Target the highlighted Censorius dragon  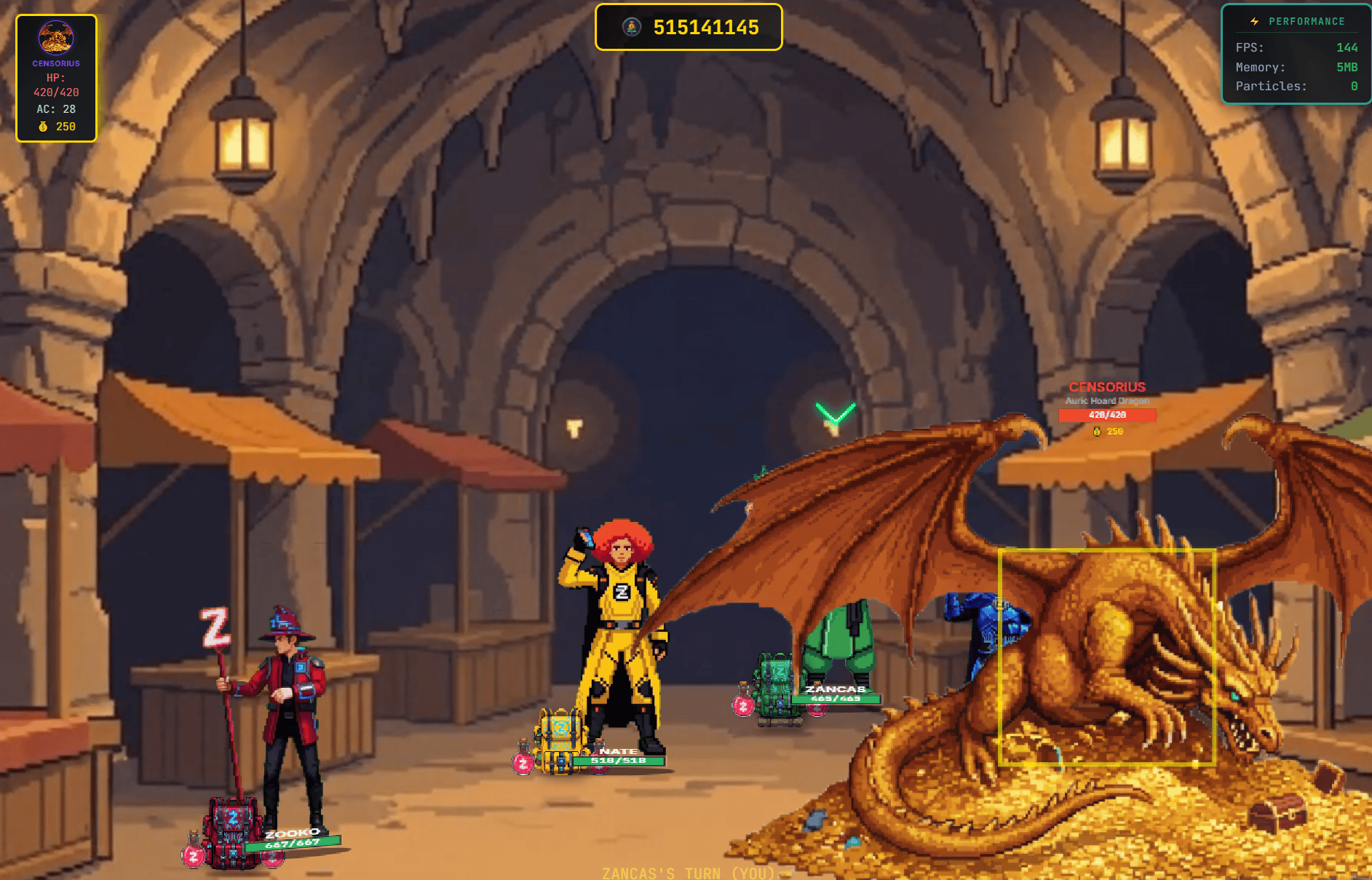click(x=1106, y=657)
